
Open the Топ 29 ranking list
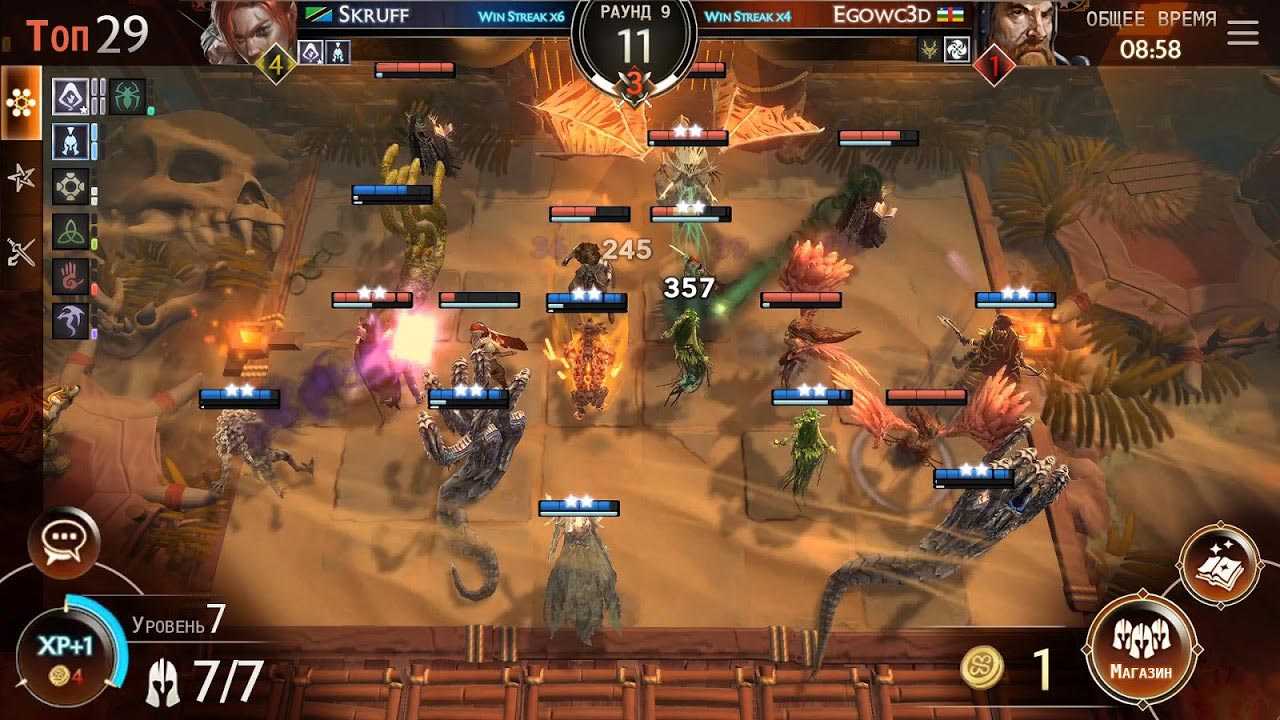(x=88, y=35)
